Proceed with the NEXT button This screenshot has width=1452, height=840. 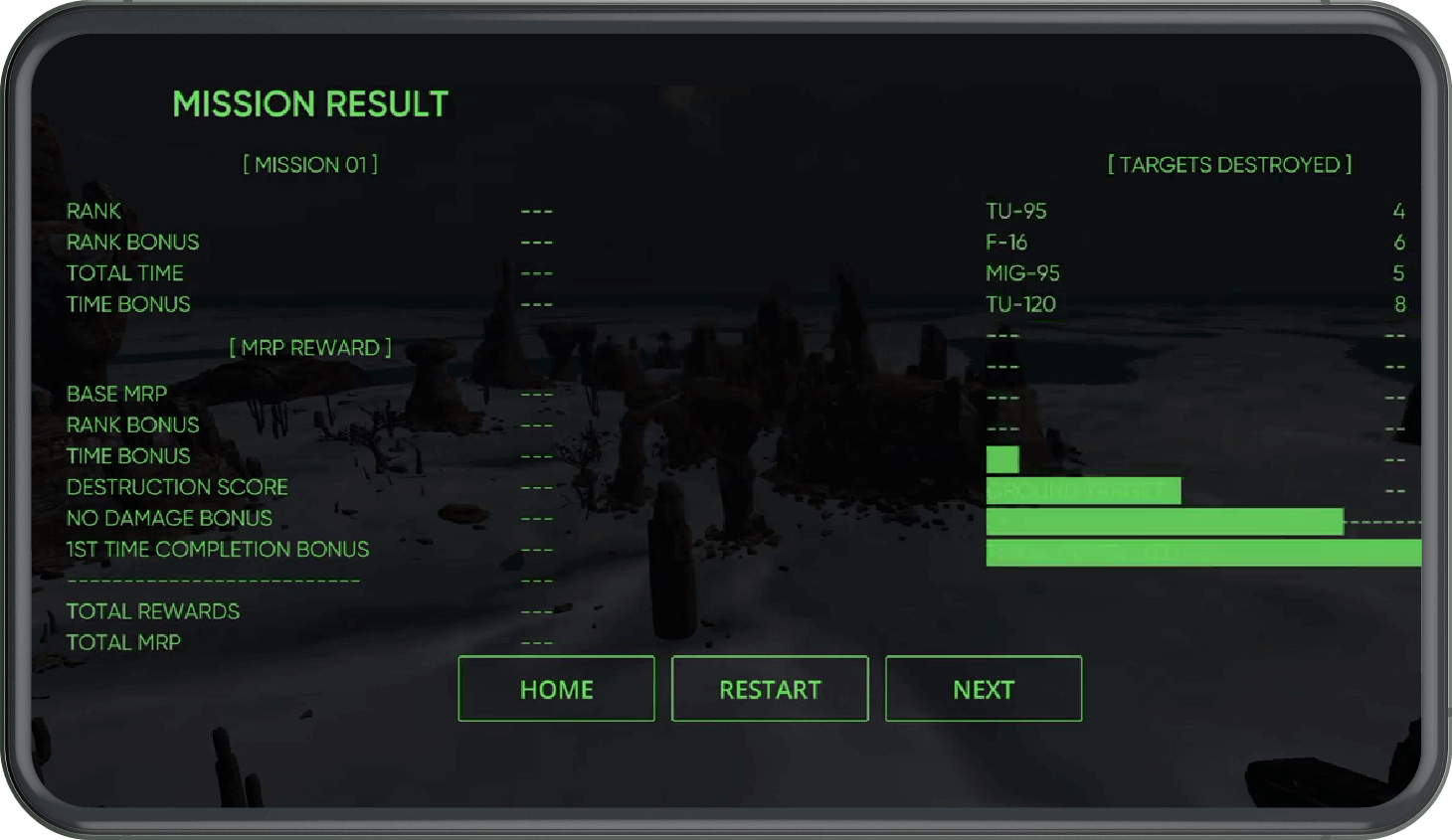point(984,689)
